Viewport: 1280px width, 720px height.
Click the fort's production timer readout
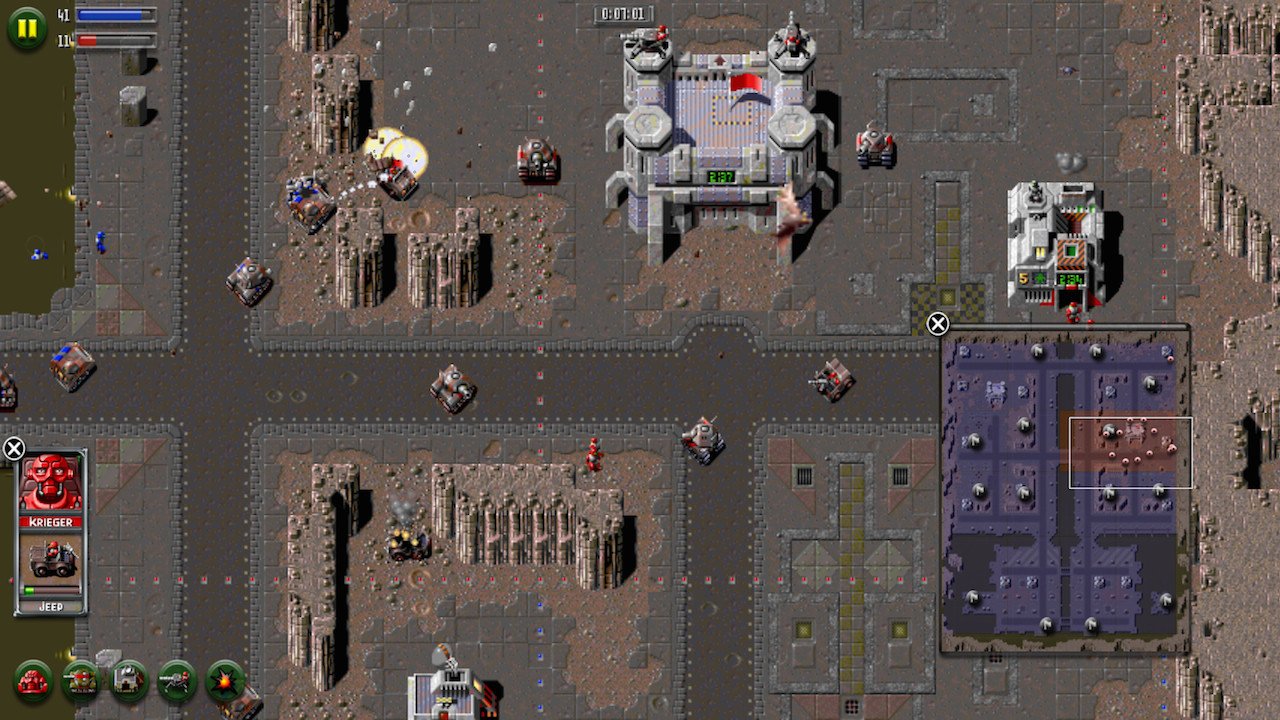[x=720, y=177]
